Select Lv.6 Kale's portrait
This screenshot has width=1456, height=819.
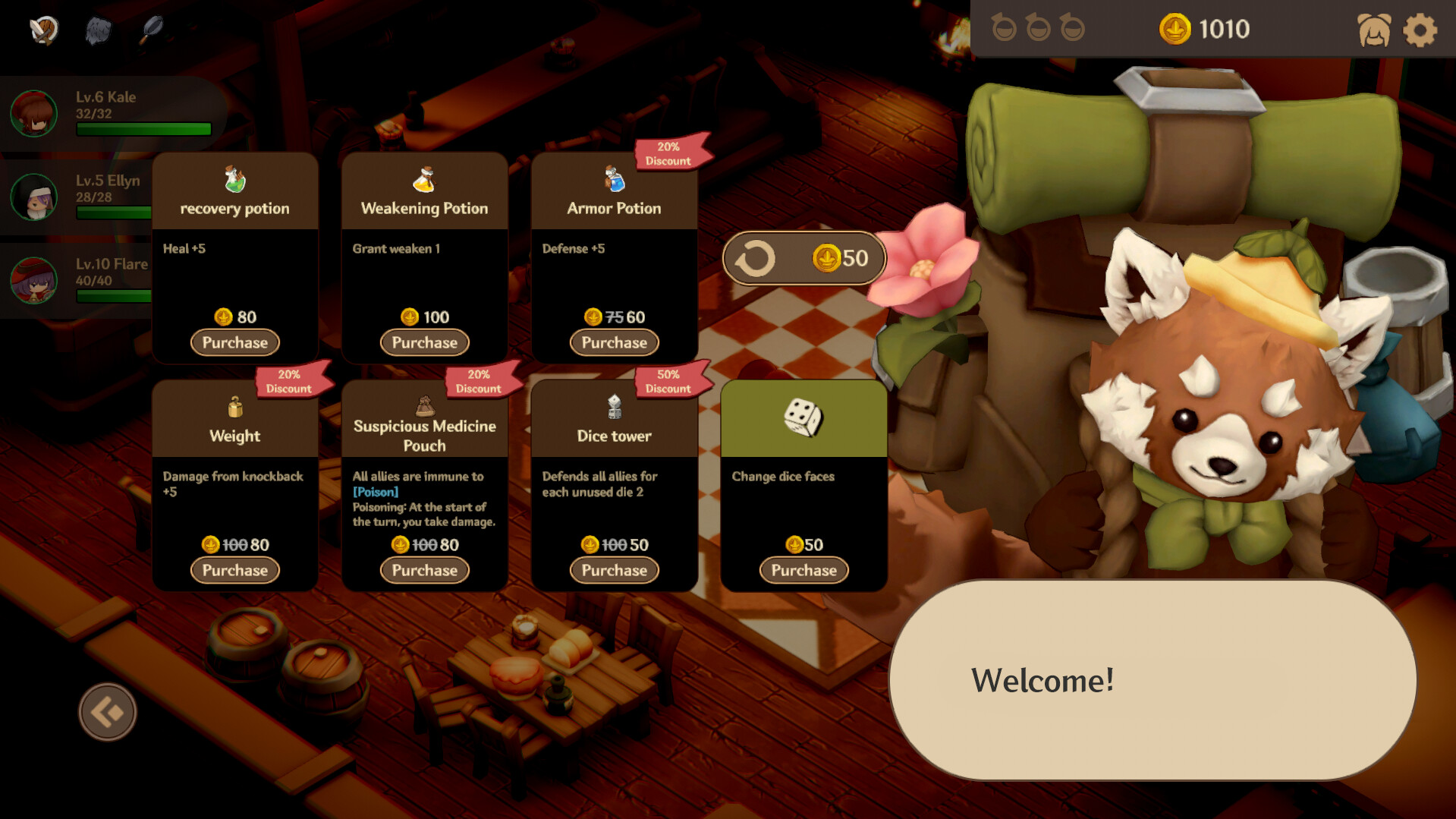[33, 112]
